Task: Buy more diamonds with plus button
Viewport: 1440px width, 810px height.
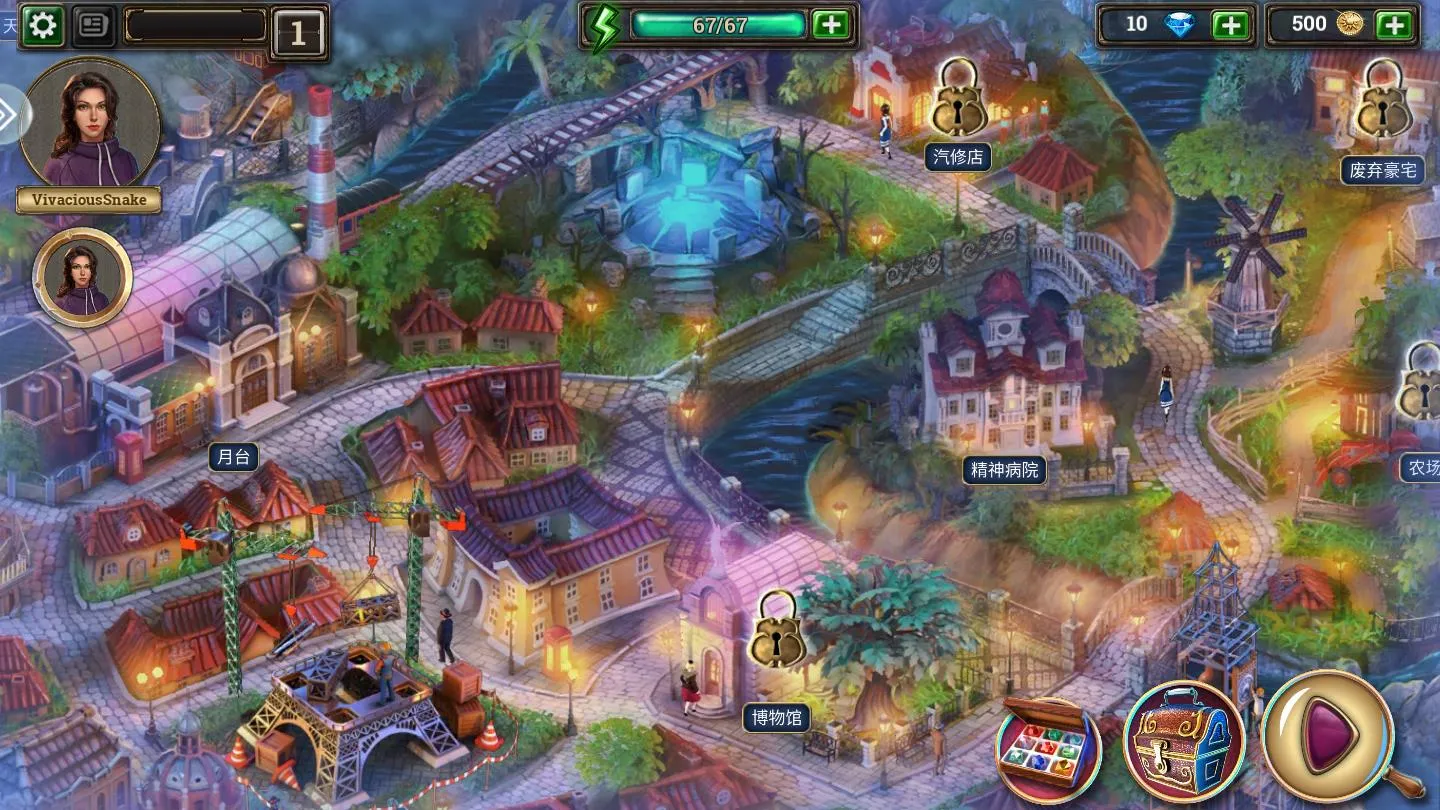Action: (1232, 25)
